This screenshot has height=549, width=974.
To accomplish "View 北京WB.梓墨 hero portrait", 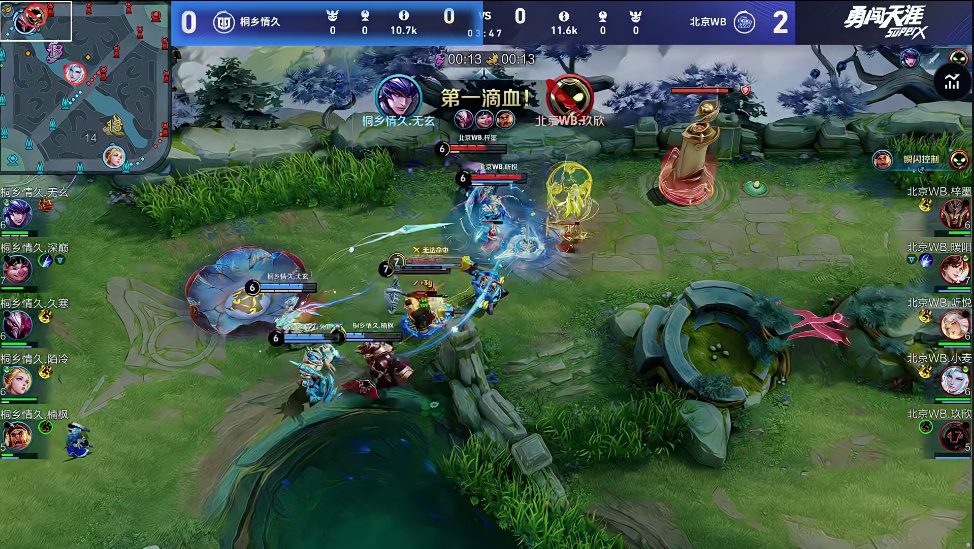I will click(955, 214).
